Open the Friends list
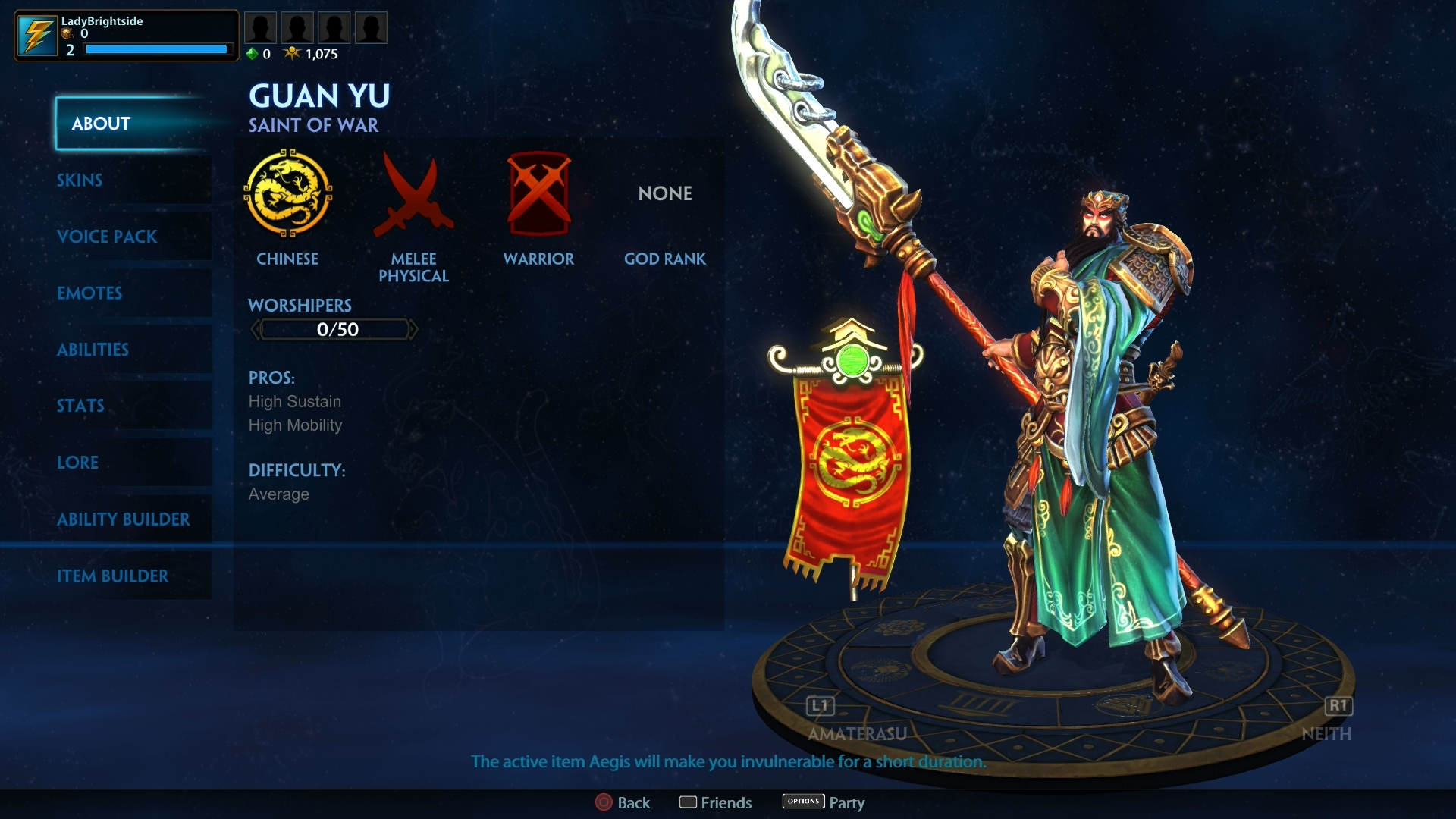Viewport: 1456px width, 819px height. point(714,802)
